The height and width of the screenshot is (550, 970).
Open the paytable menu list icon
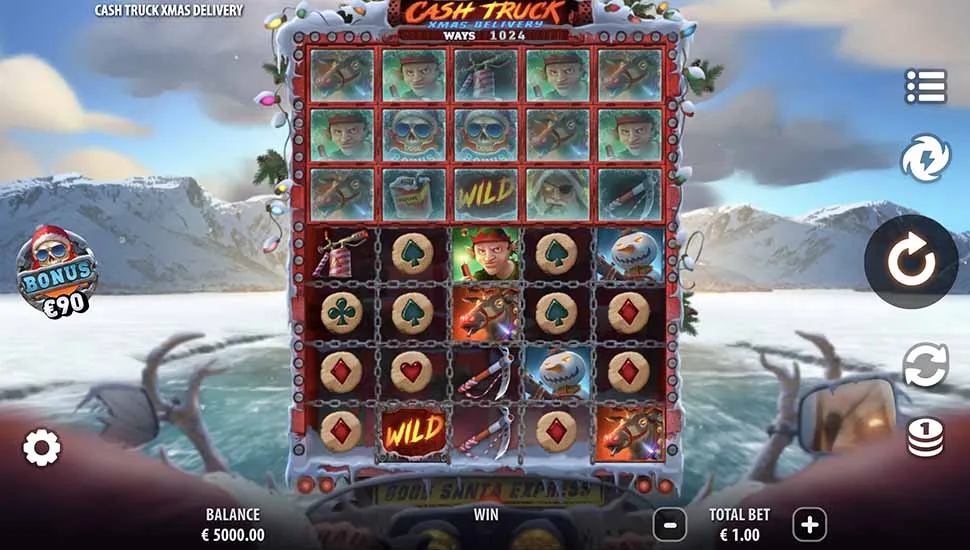tap(925, 86)
